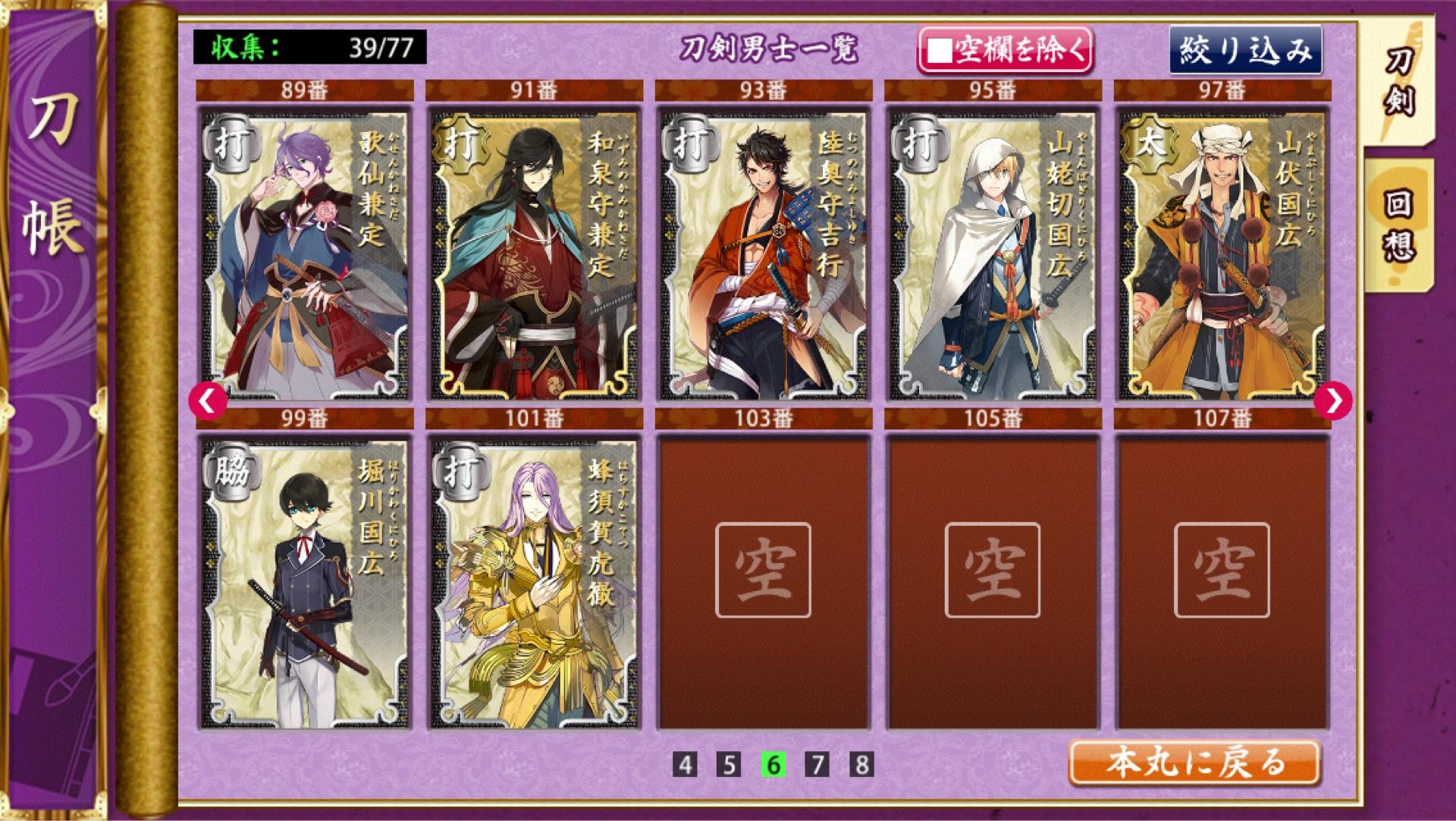Switch to page 7
This screenshot has width=1456, height=821.
tap(817, 764)
